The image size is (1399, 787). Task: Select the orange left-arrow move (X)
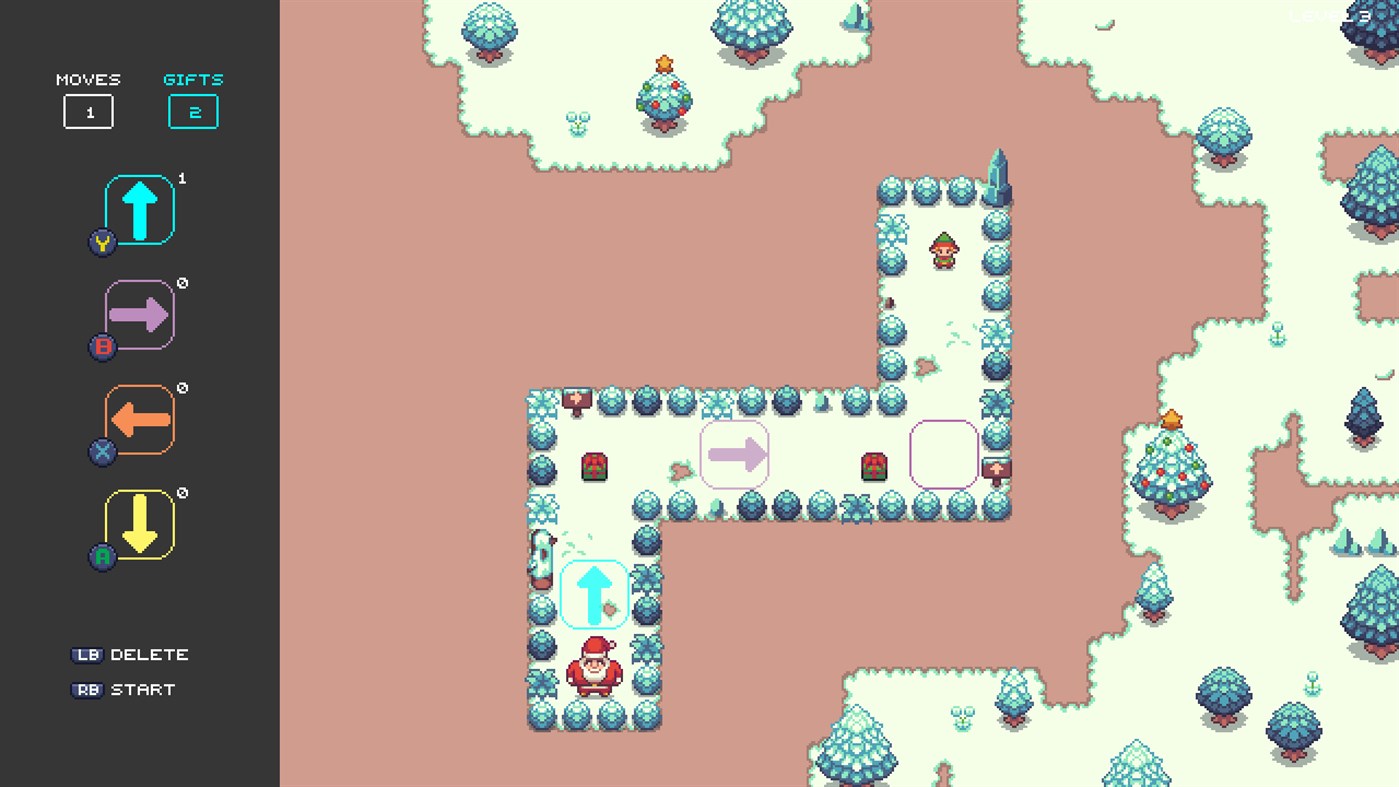140,420
